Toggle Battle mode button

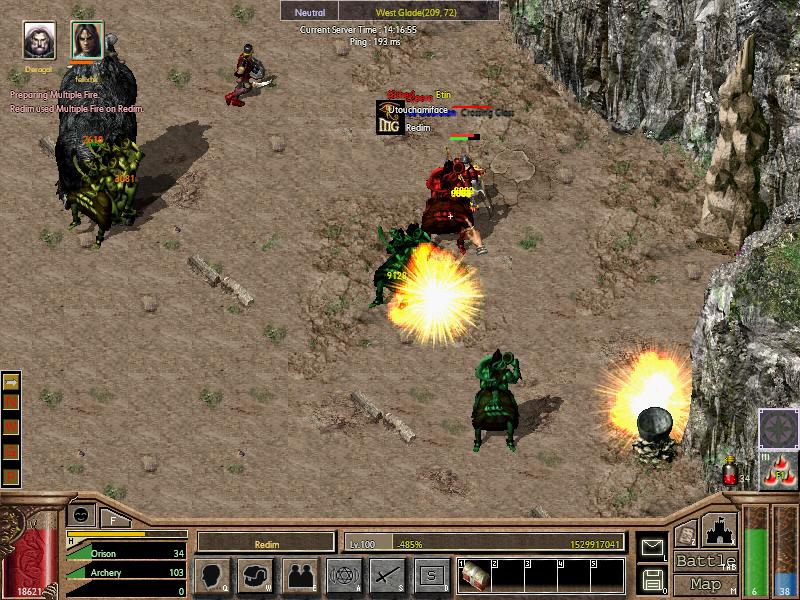coord(705,561)
